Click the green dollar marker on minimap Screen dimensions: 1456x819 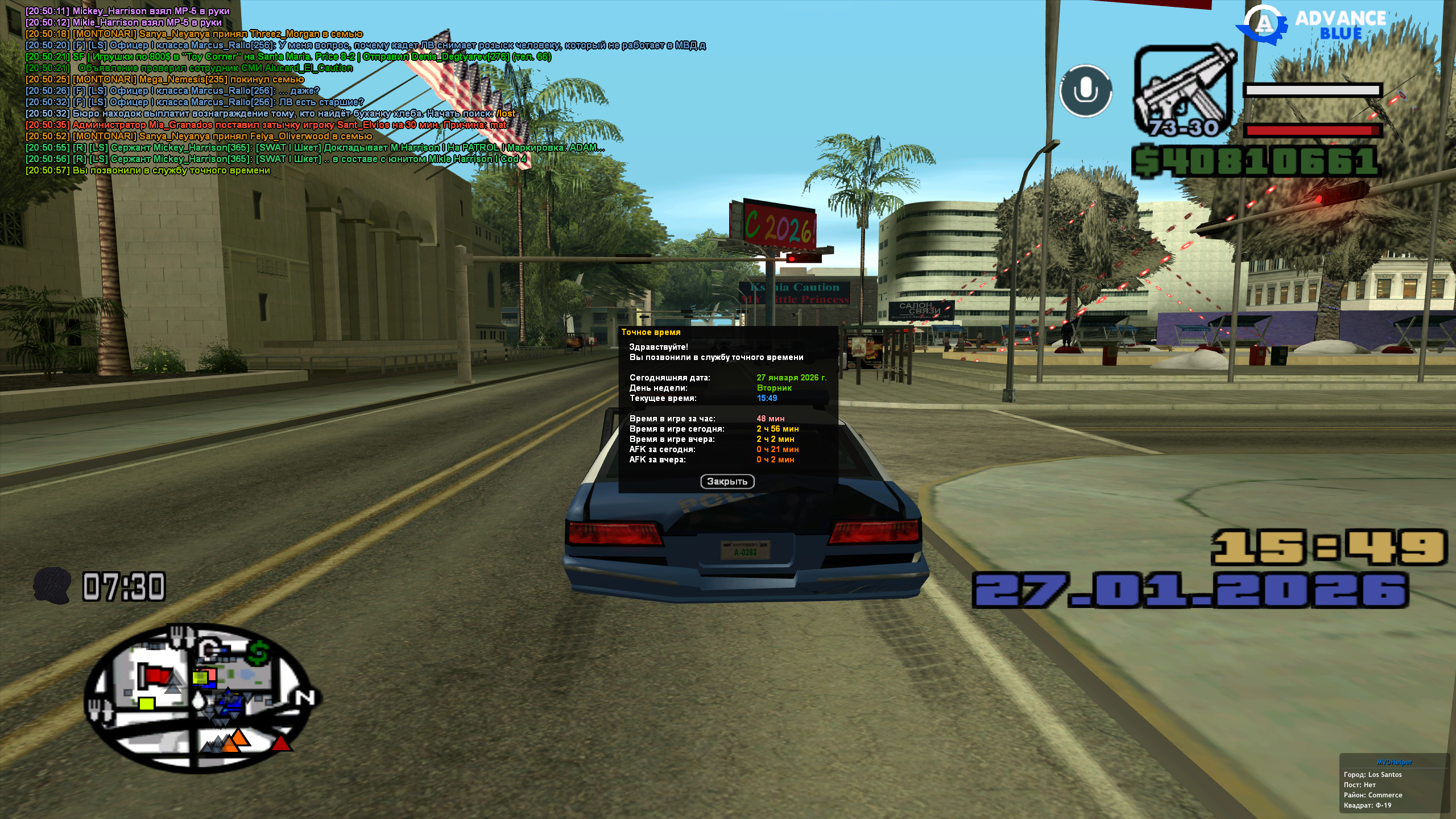(x=259, y=652)
